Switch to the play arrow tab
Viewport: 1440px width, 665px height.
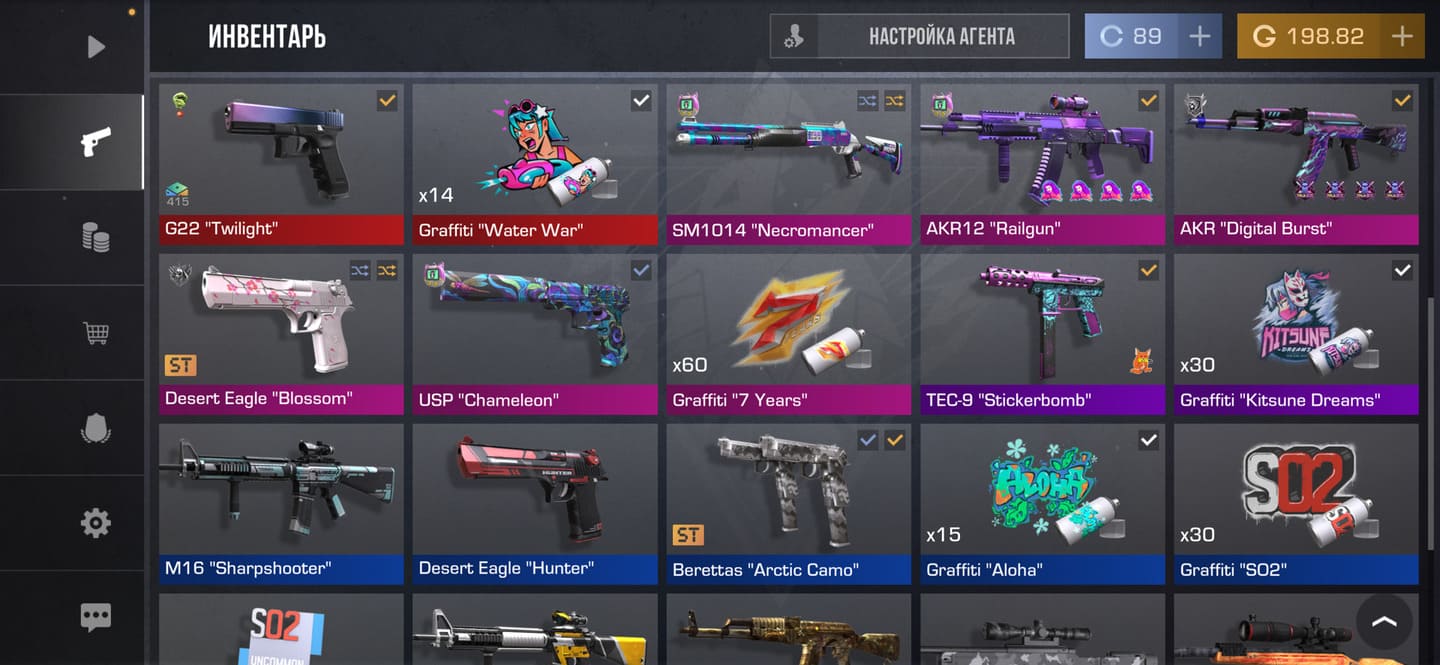[x=95, y=46]
